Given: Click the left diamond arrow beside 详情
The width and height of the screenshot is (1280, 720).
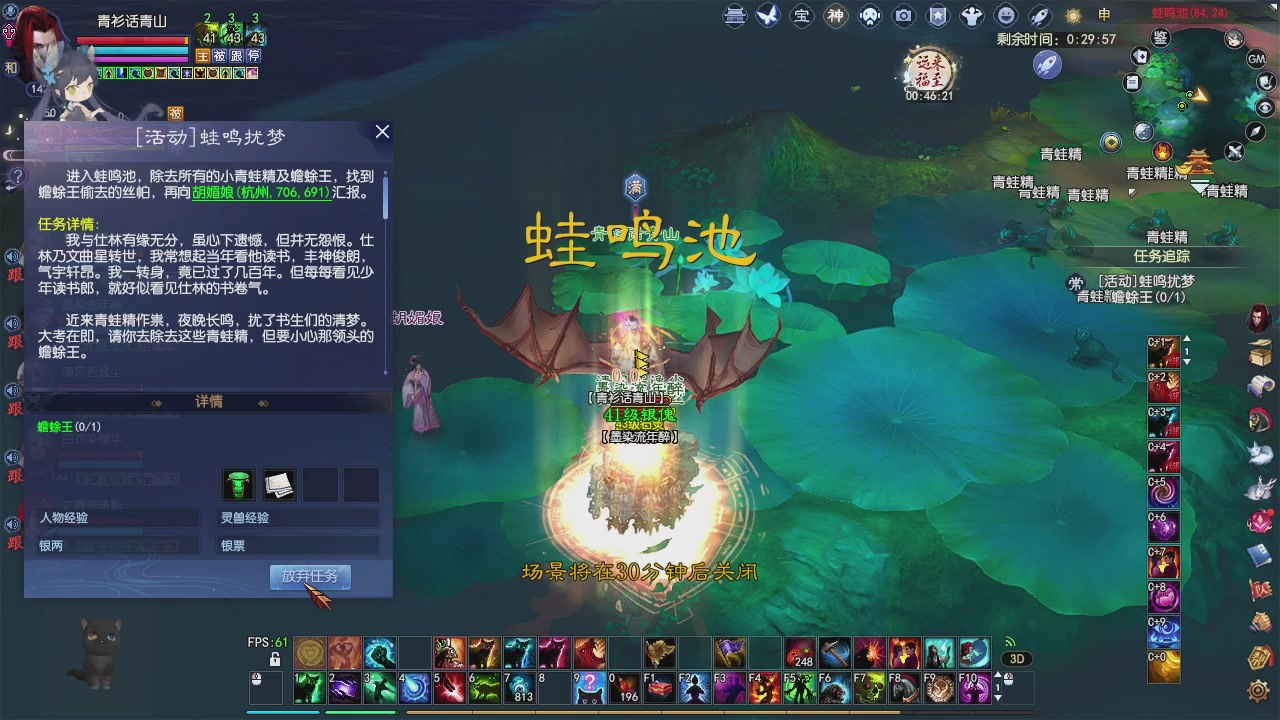Looking at the screenshot, I should [155, 402].
